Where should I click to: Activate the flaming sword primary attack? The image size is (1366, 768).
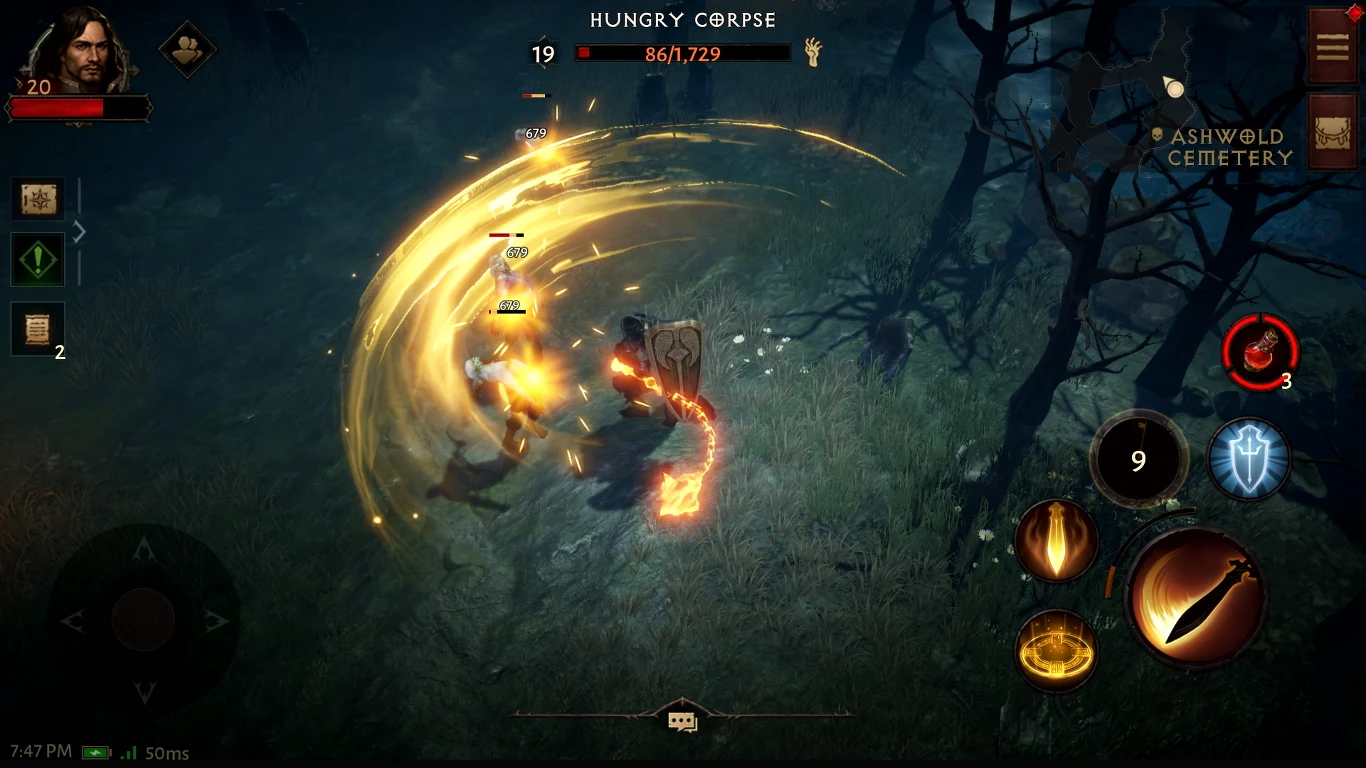[1197, 601]
